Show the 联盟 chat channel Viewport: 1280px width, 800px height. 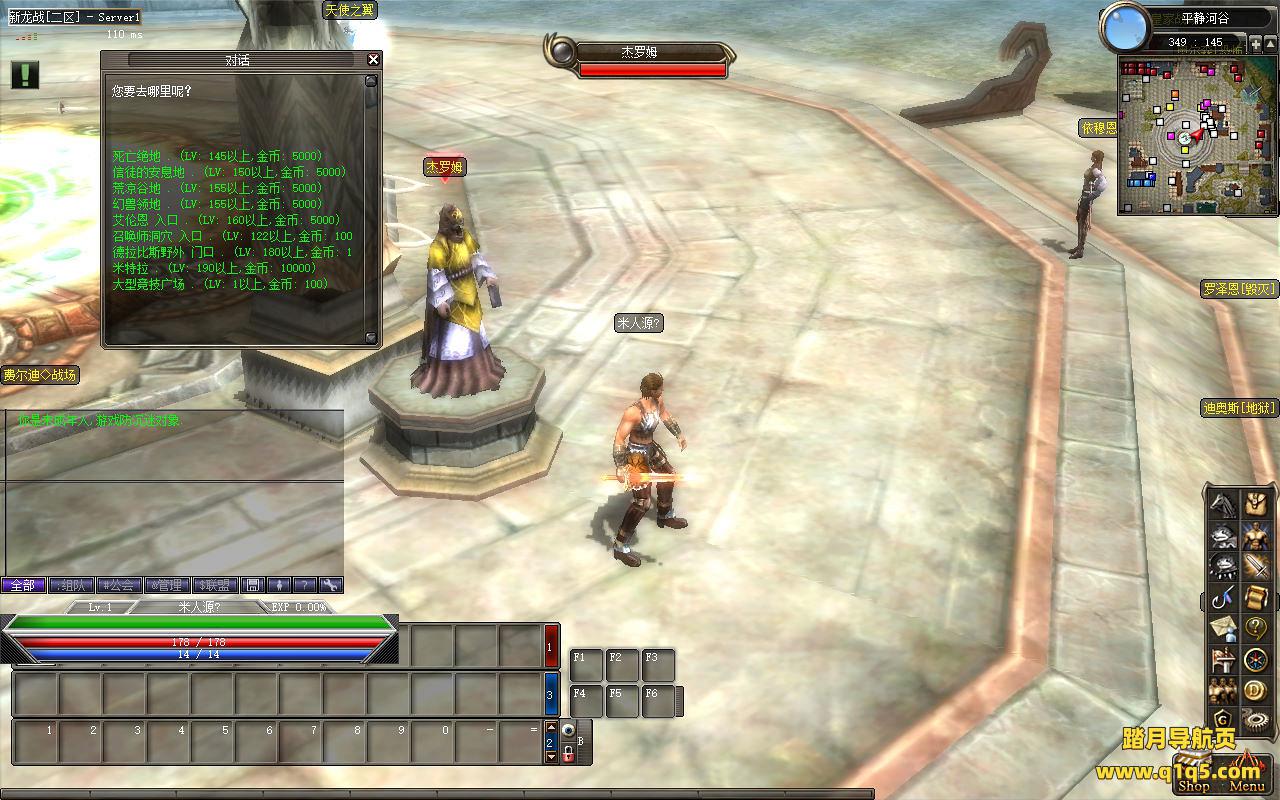tap(214, 585)
